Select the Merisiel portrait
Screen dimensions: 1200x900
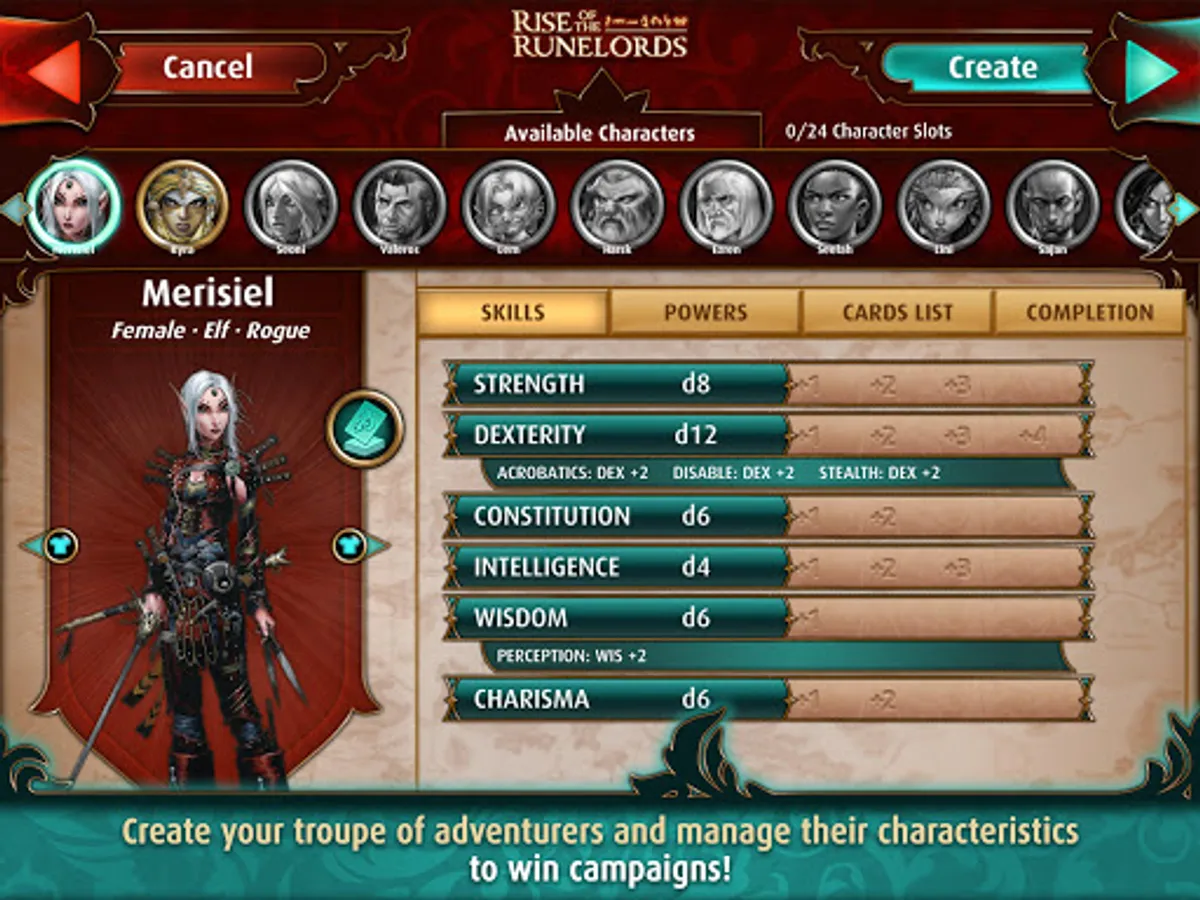tap(73, 207)
